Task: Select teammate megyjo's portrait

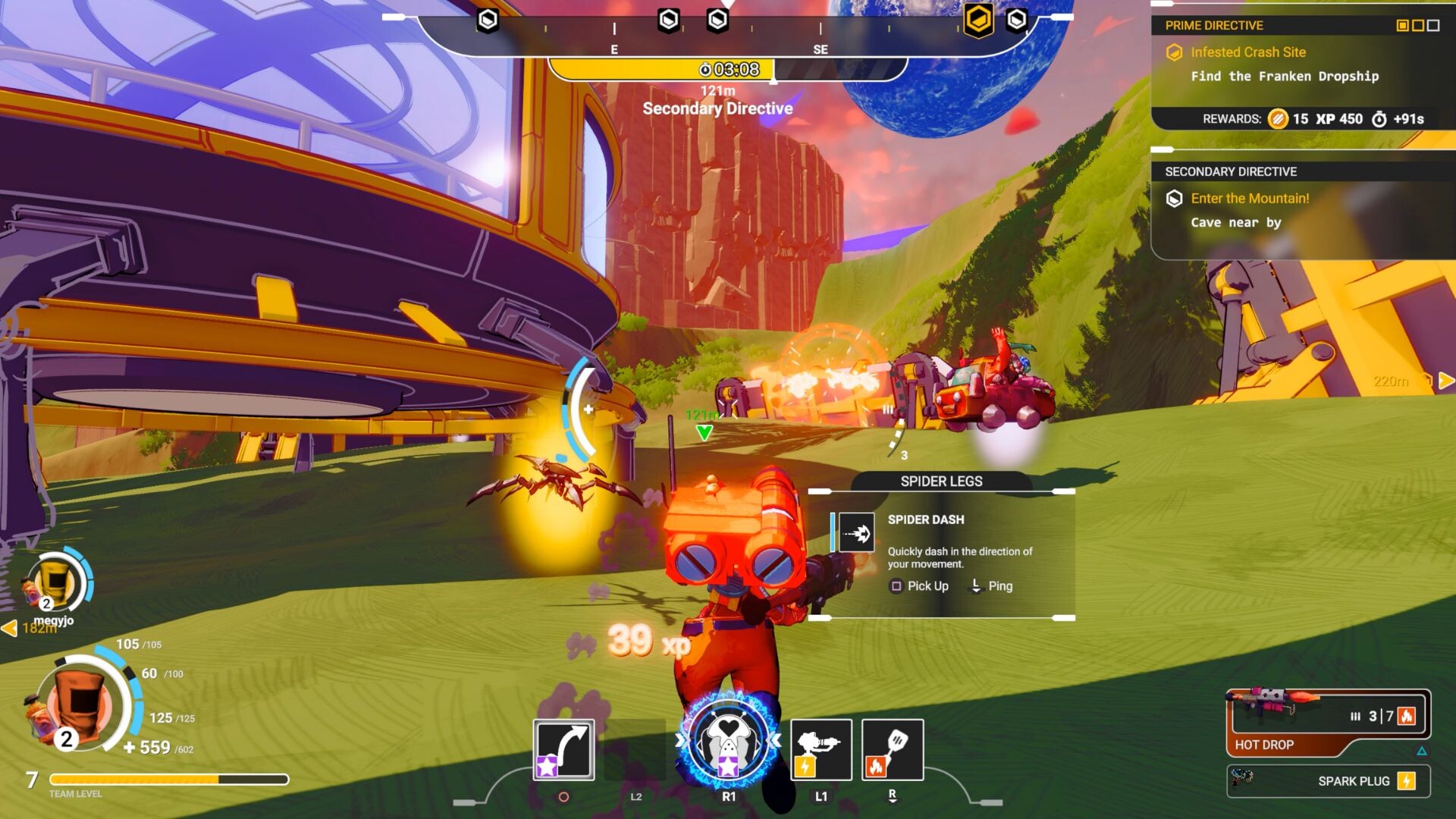Action: 56,582
